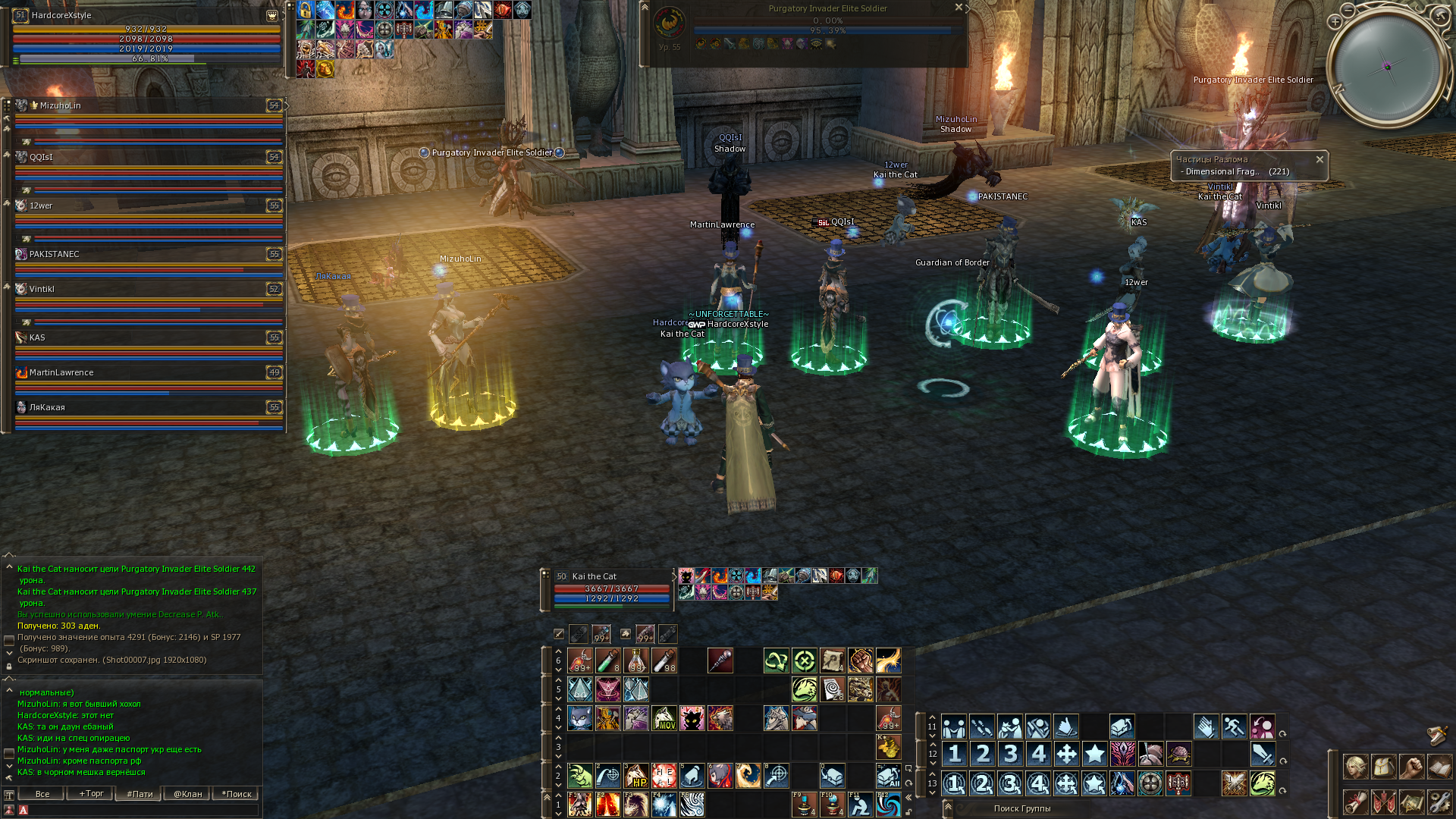Use the blue vortex skill on F12
This screenshot has height=819, width=1456.
pos(888,804)
